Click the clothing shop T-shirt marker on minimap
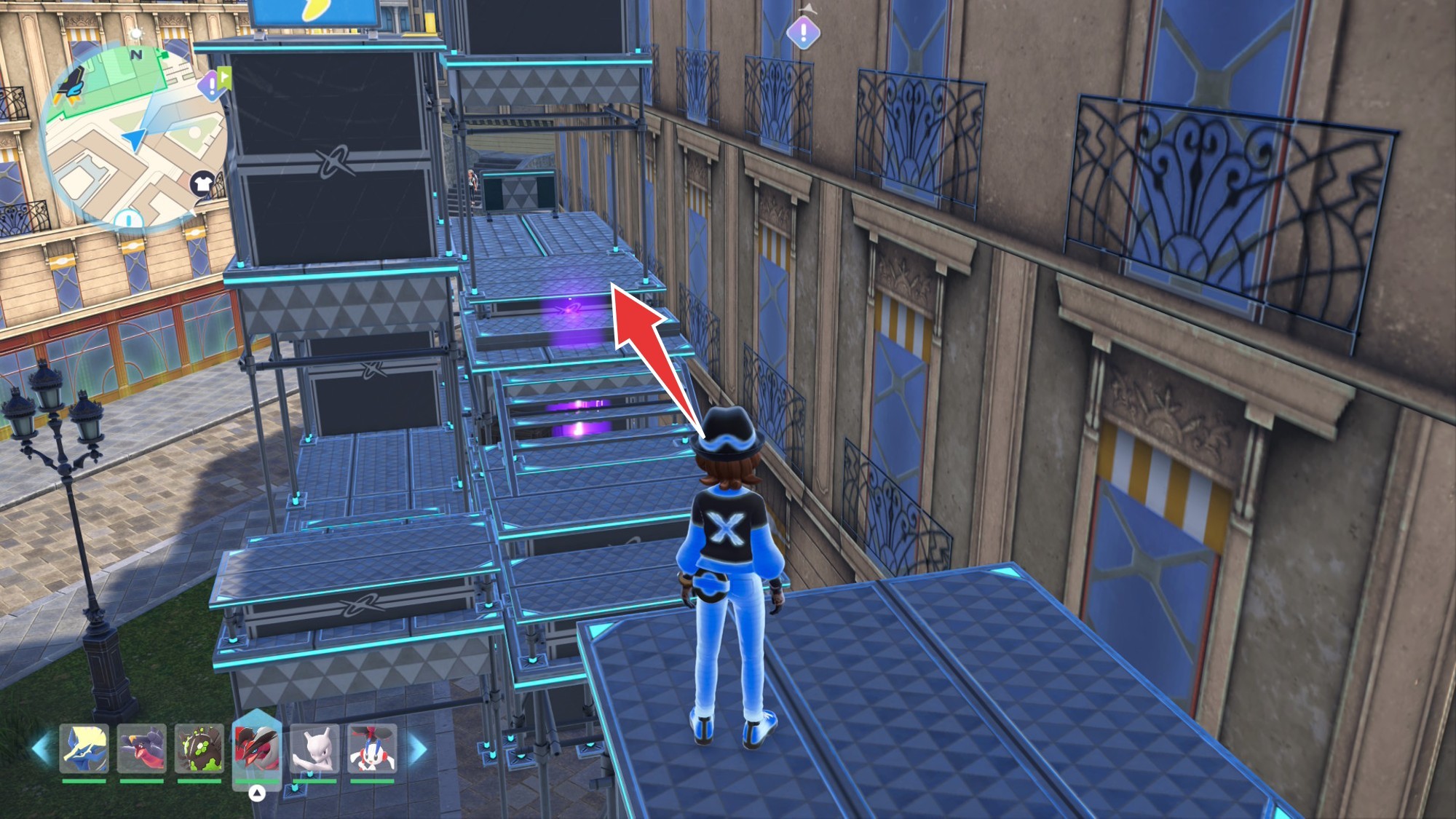 (x=203, y=183)
